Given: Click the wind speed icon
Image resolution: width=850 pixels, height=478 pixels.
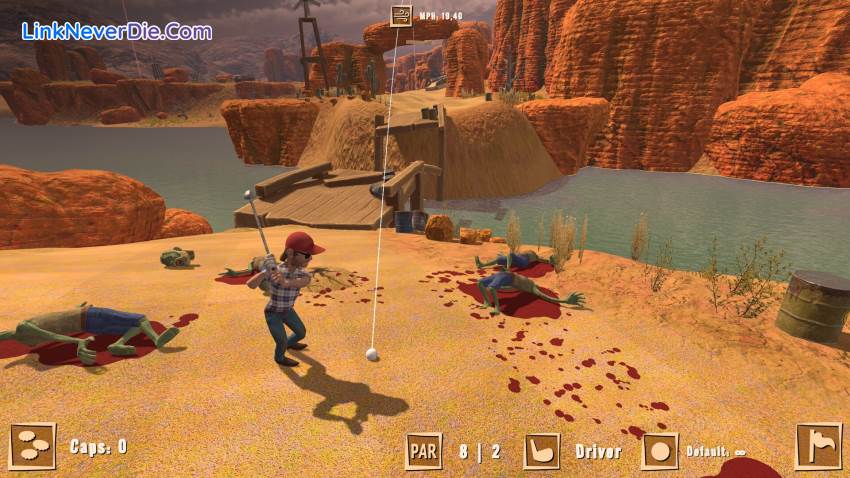Looking at the screenshot, I should 400,15.
